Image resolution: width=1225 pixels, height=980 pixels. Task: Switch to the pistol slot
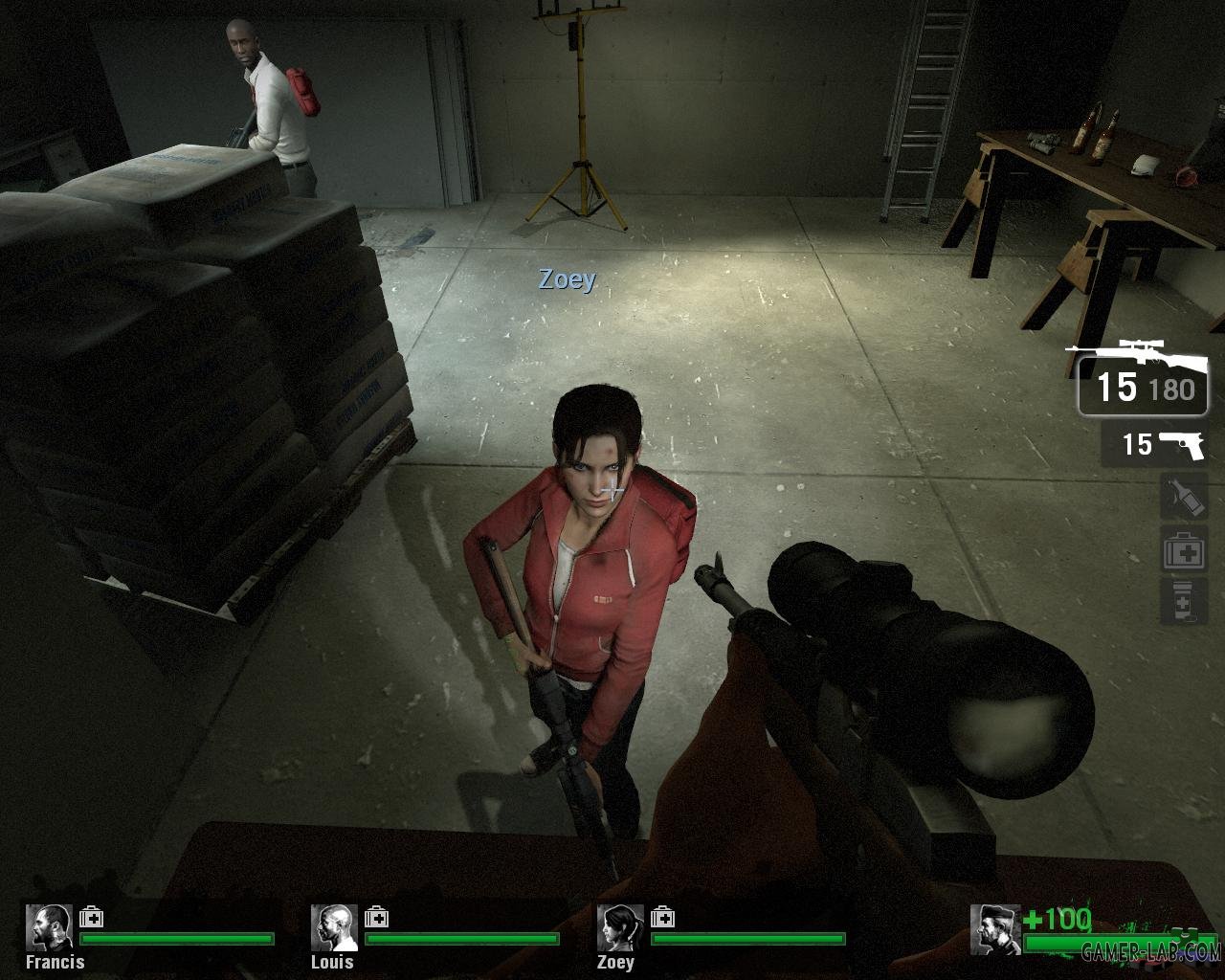[x=1156, y=445]
